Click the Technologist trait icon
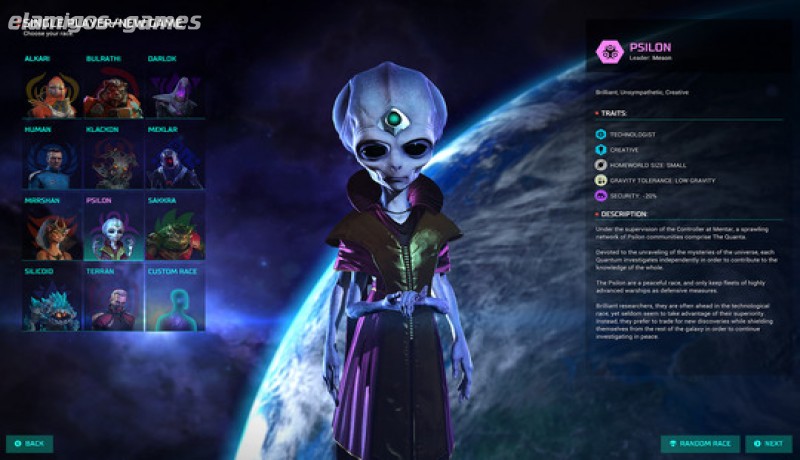Image resolution: width=800 pixels, height=460 pixels. [x=600, y=134]
